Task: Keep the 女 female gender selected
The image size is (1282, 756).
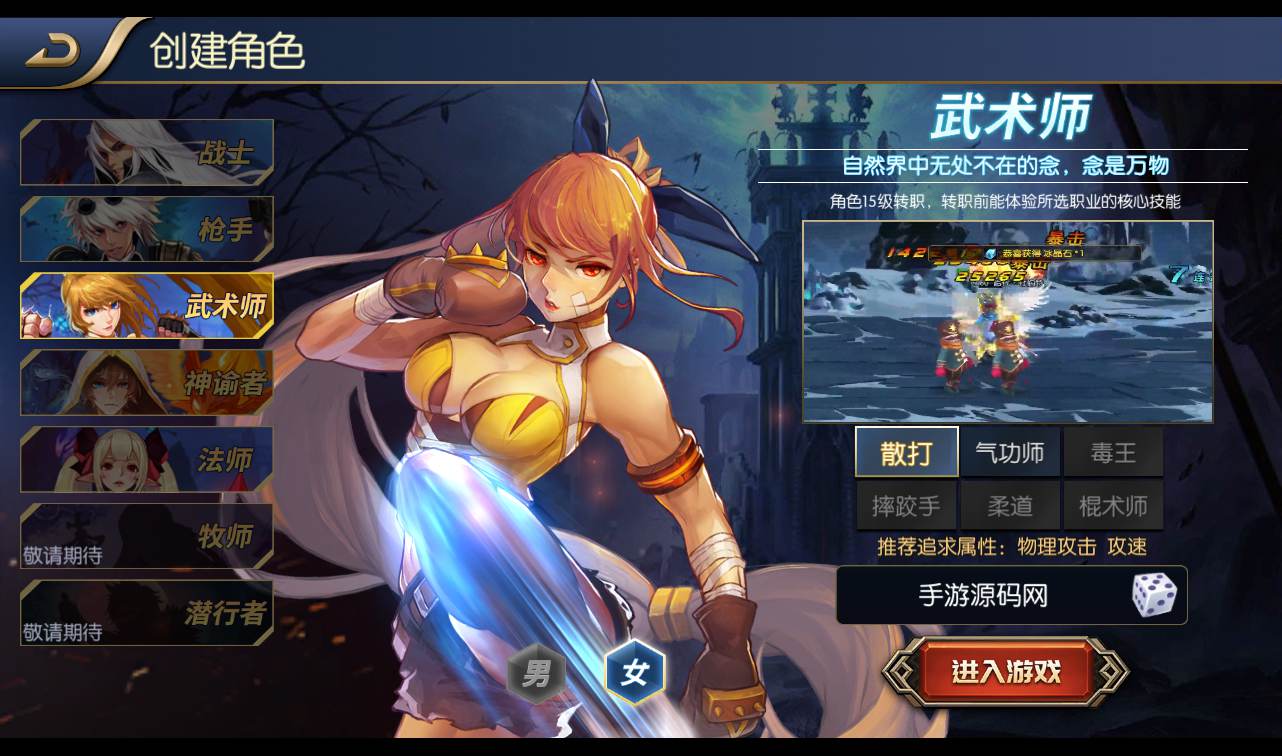Action: (x=633, y=672)
